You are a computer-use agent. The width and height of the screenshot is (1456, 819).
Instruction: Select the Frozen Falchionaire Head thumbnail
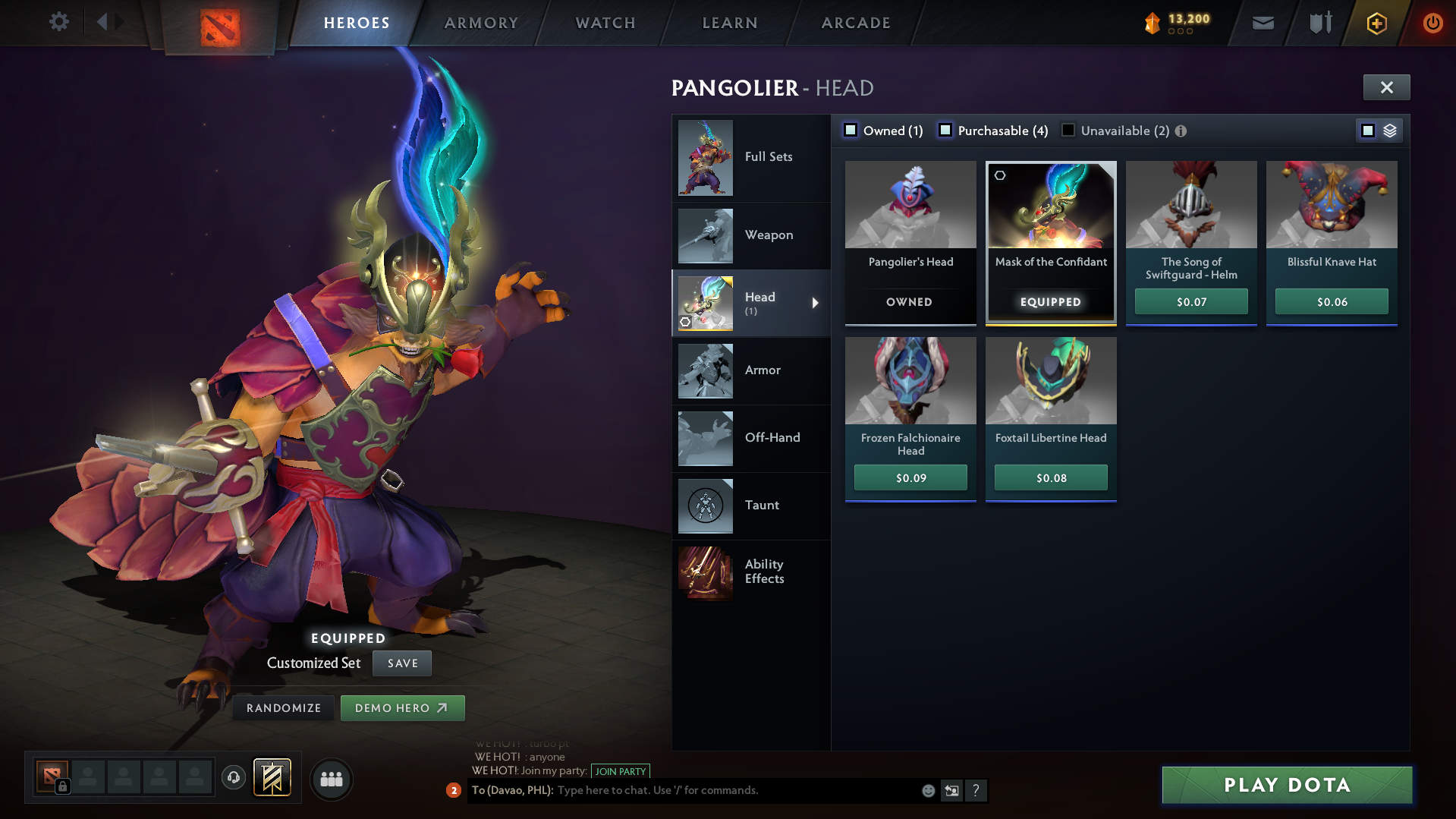tap(910, 381)
